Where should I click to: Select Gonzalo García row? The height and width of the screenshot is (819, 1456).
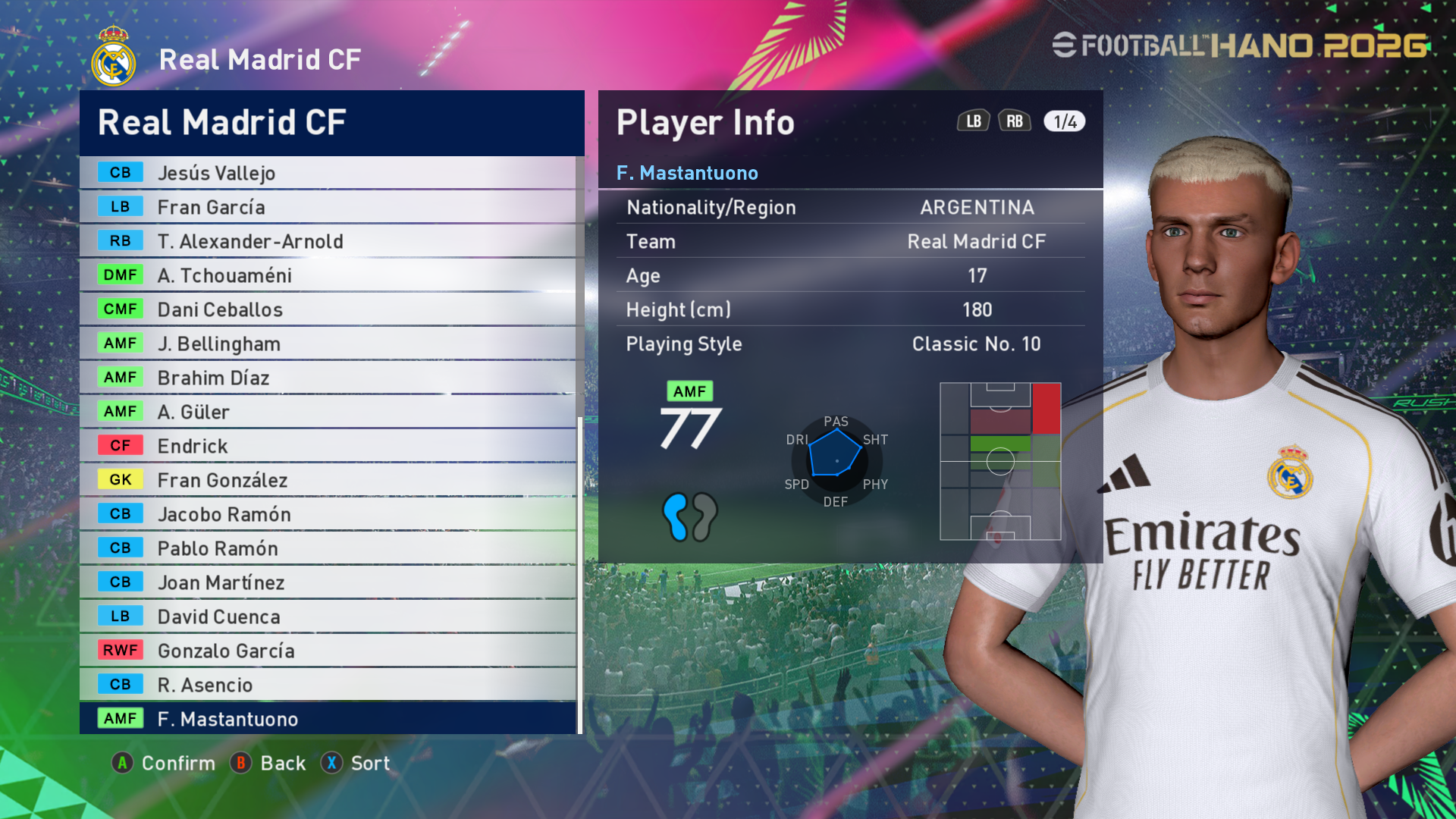[x=328, y=651]
